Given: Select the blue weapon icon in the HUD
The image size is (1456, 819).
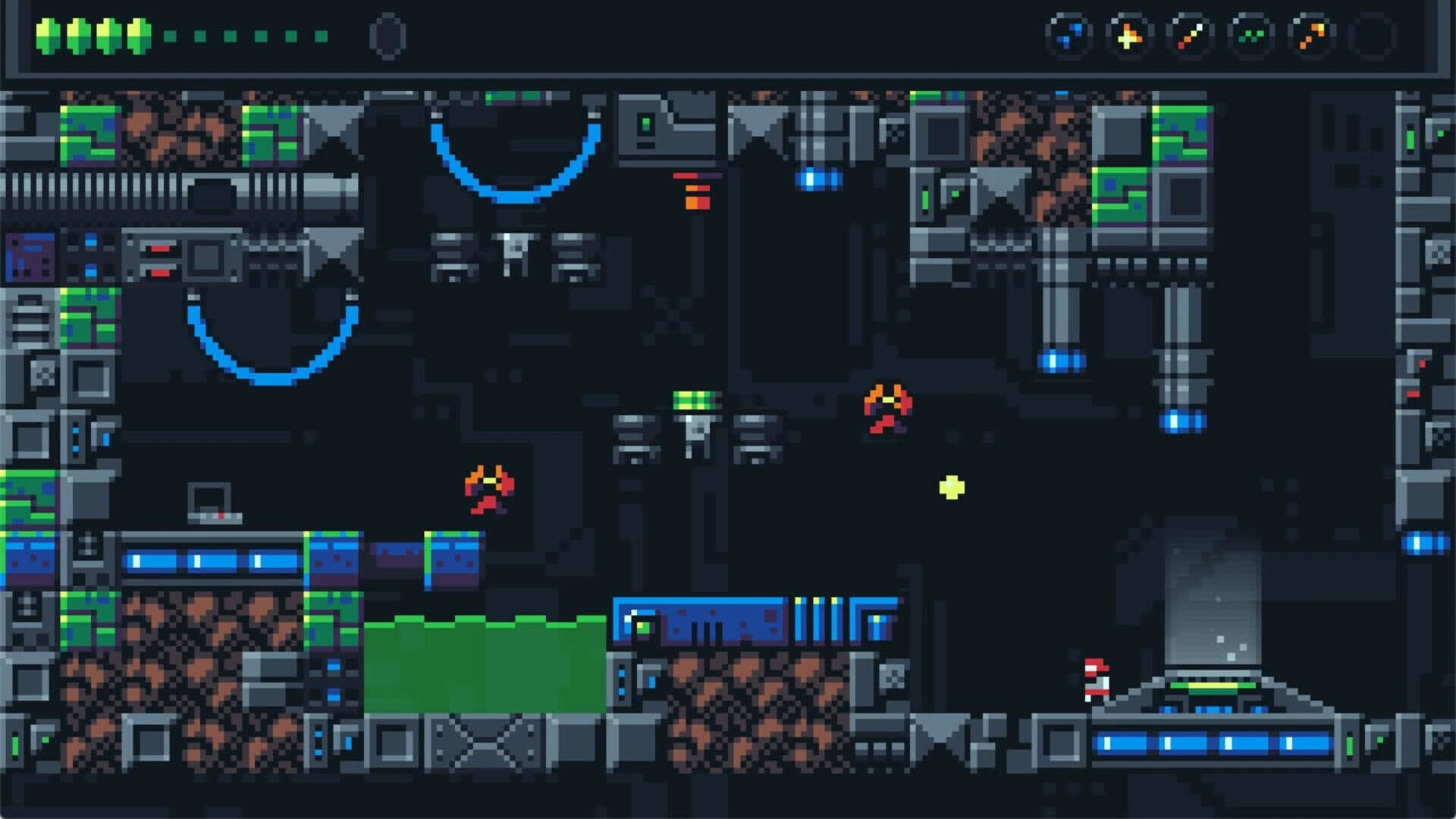Looking at the screenshot, I should click(x=1069, y=34).
